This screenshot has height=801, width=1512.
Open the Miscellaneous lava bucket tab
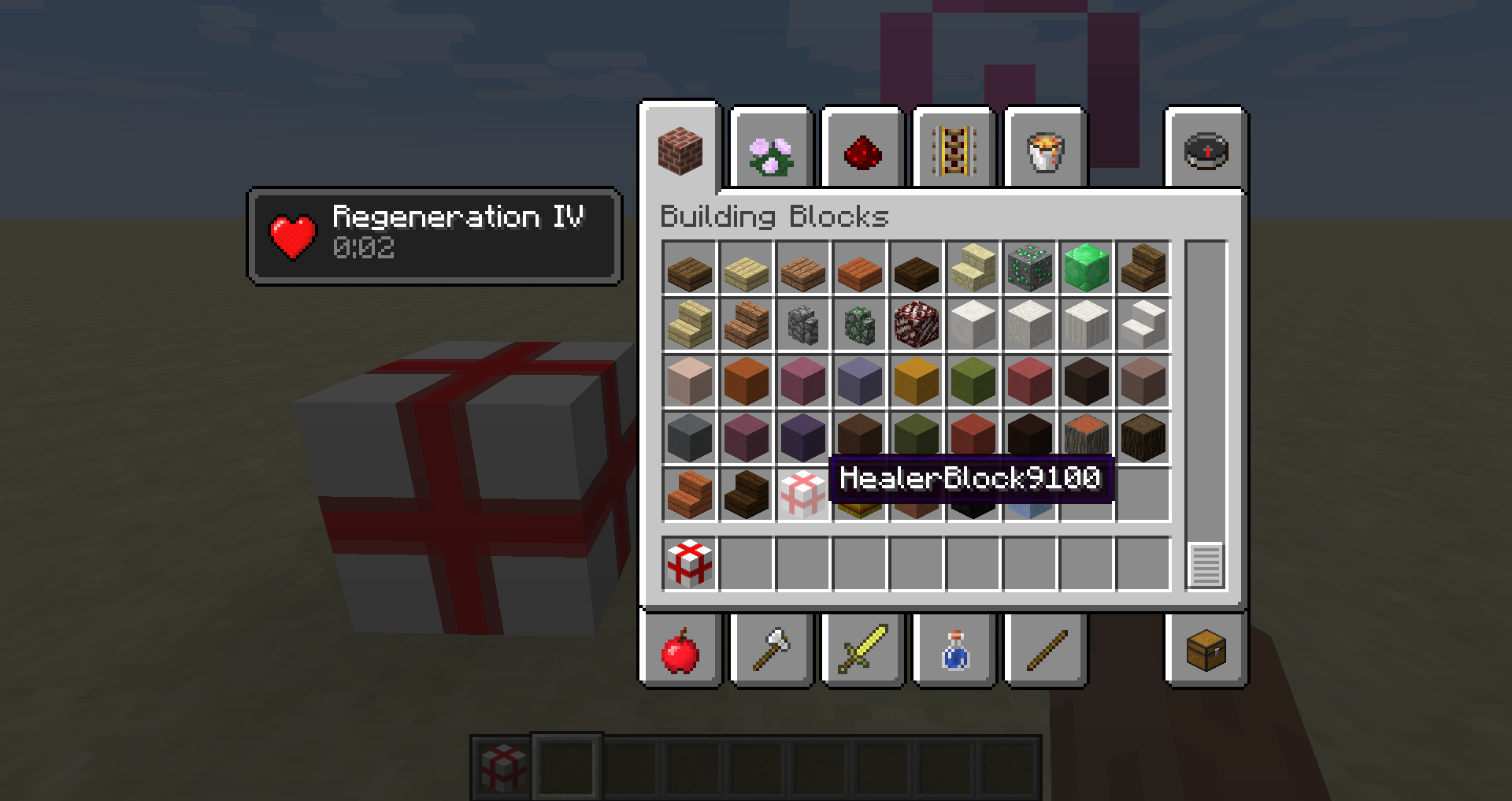click(1044, 150)
